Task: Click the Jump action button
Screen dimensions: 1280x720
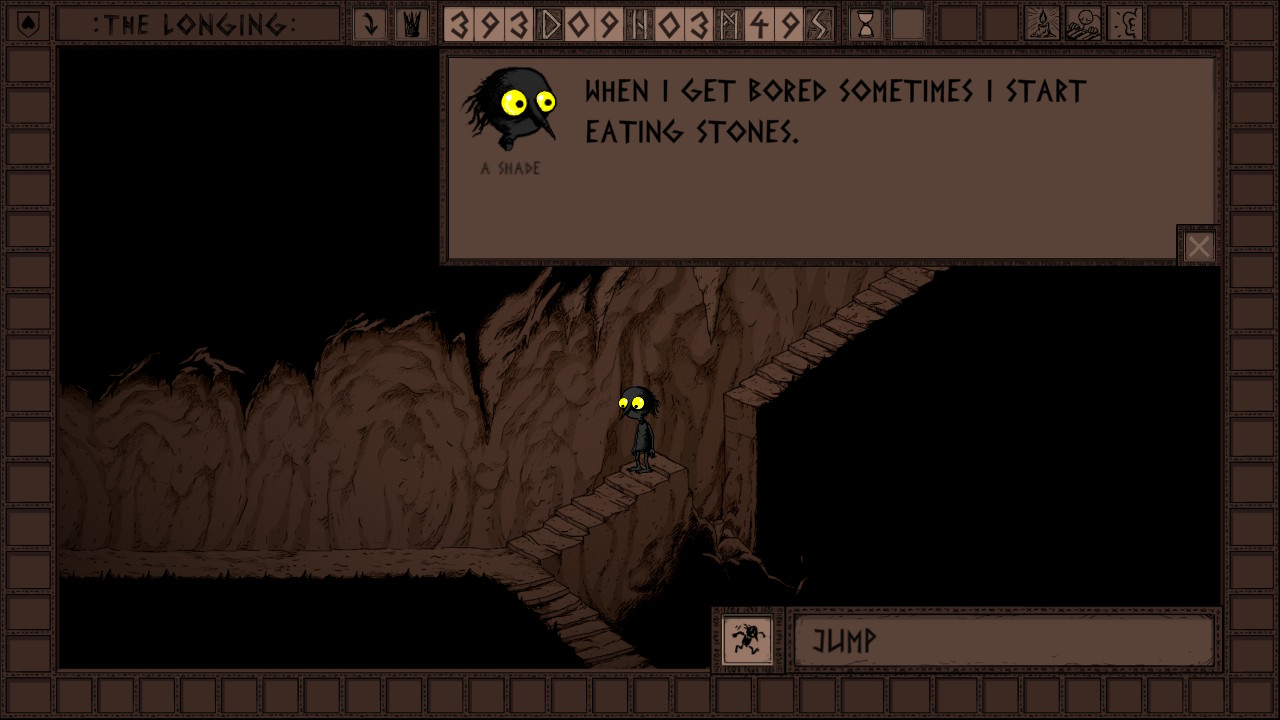Action: tap(1003, 640)
